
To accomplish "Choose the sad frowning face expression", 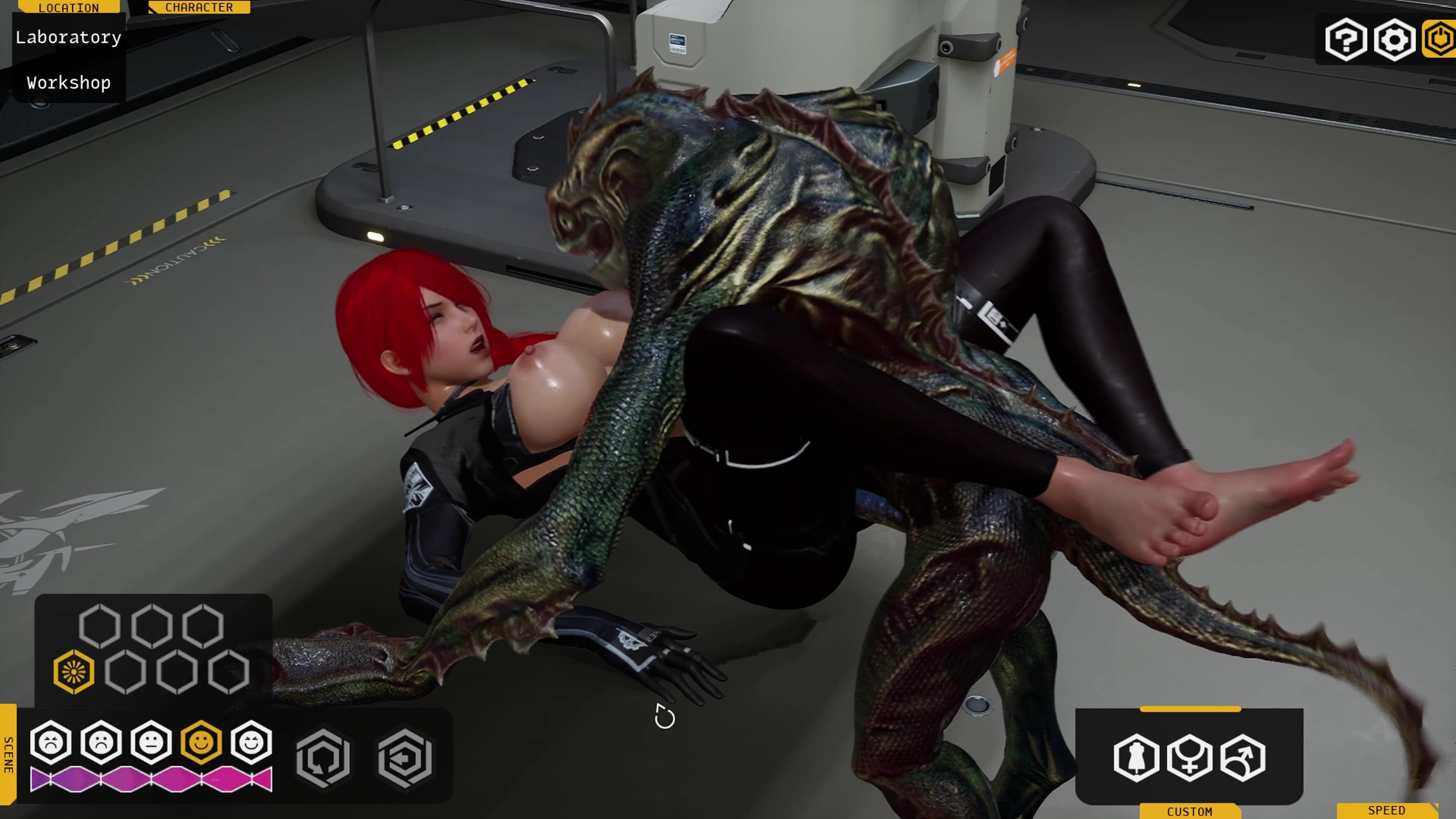I will [101, 742].
